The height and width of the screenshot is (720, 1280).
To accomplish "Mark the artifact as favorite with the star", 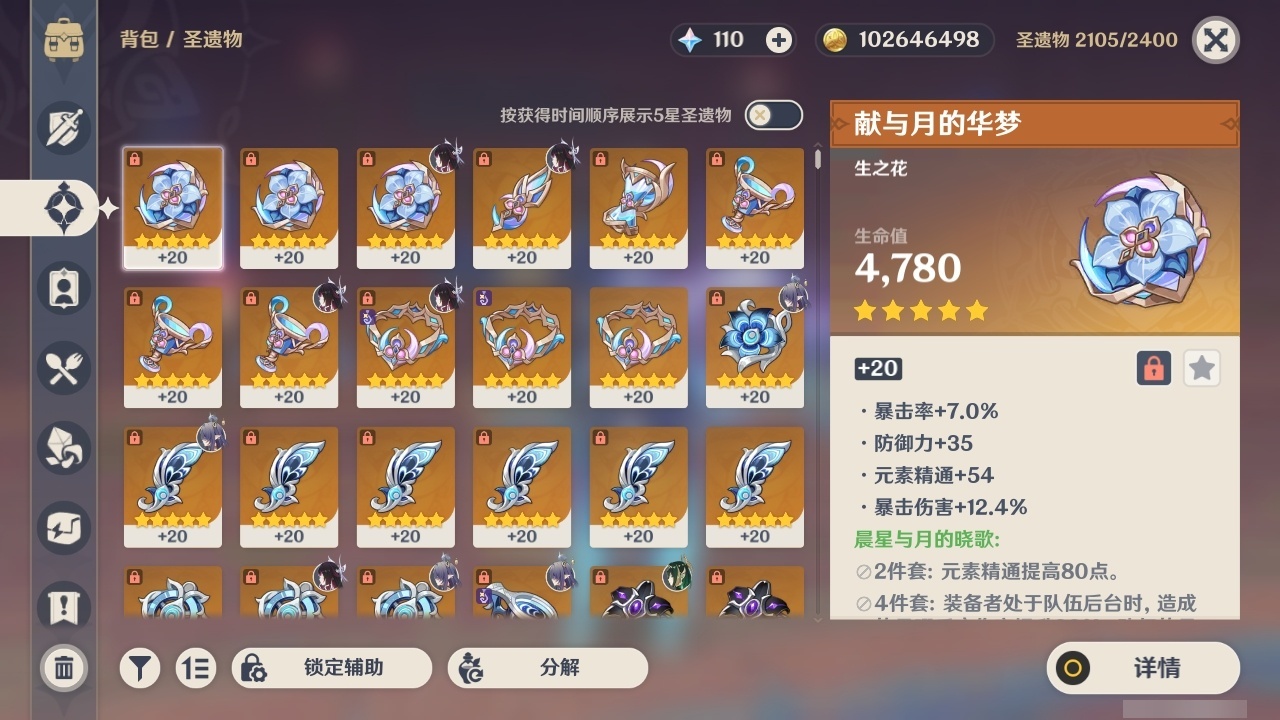I will (1201, 368).
